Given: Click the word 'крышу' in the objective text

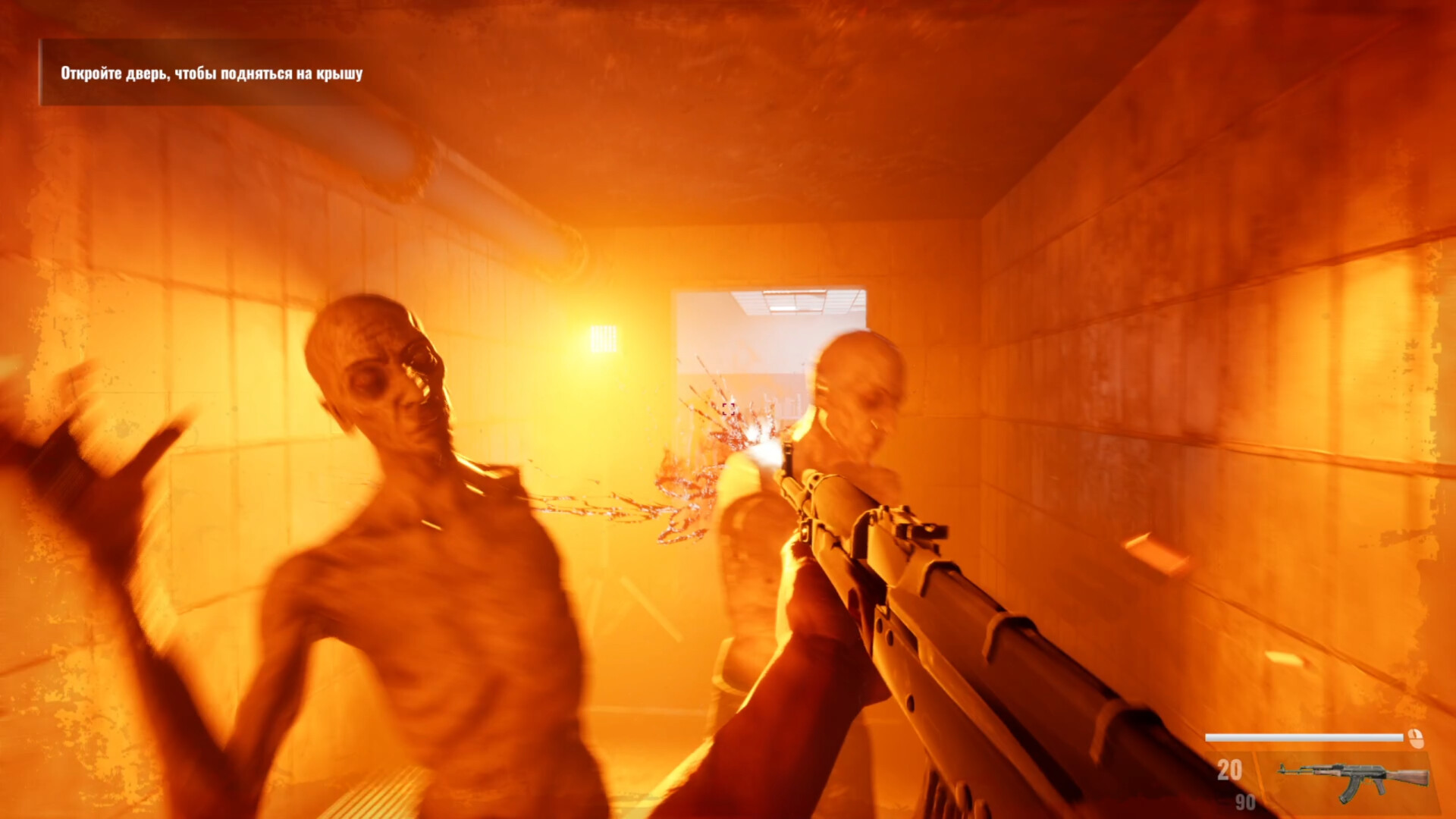Looking at the screenshot, I should [340, 74].
